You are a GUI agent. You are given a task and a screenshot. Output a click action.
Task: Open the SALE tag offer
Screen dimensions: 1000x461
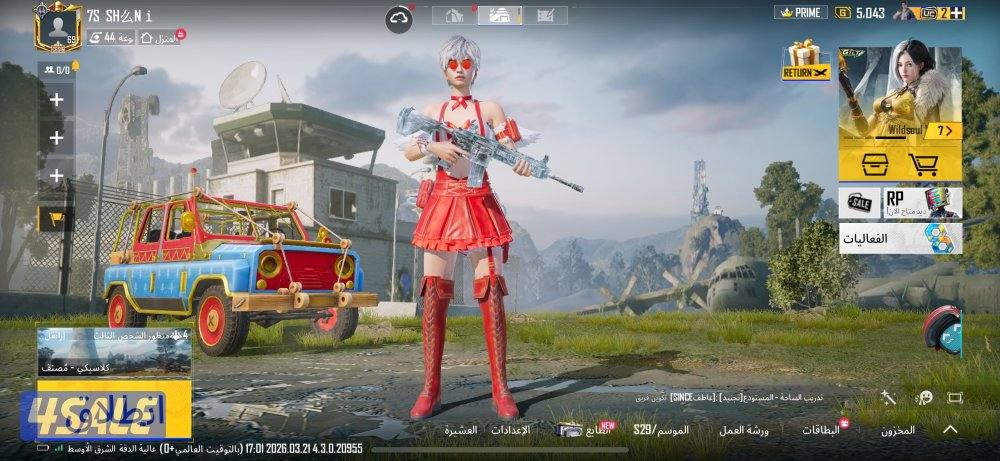[x=860, y=202]
